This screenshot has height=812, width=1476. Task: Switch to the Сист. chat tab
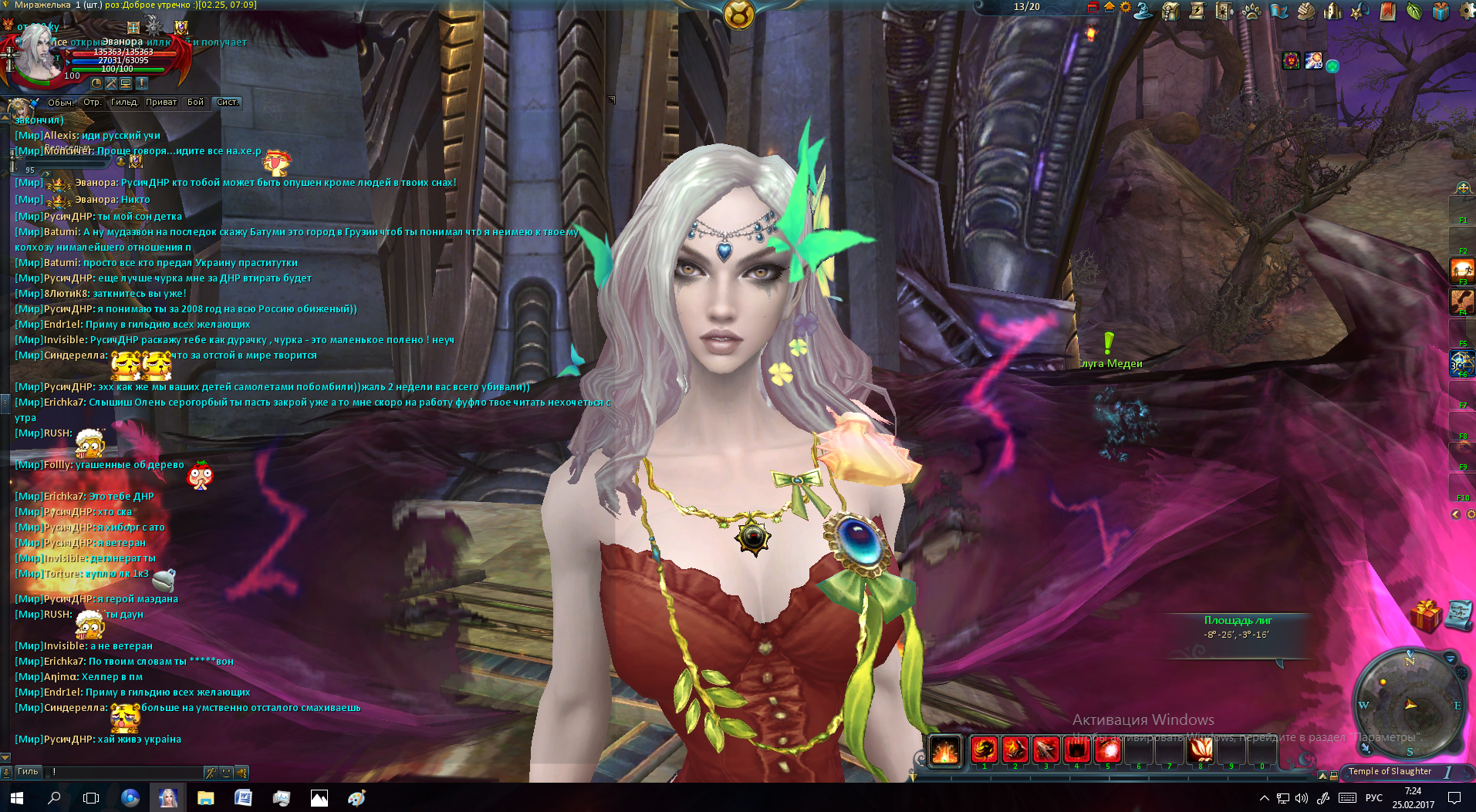coord(227,103)
